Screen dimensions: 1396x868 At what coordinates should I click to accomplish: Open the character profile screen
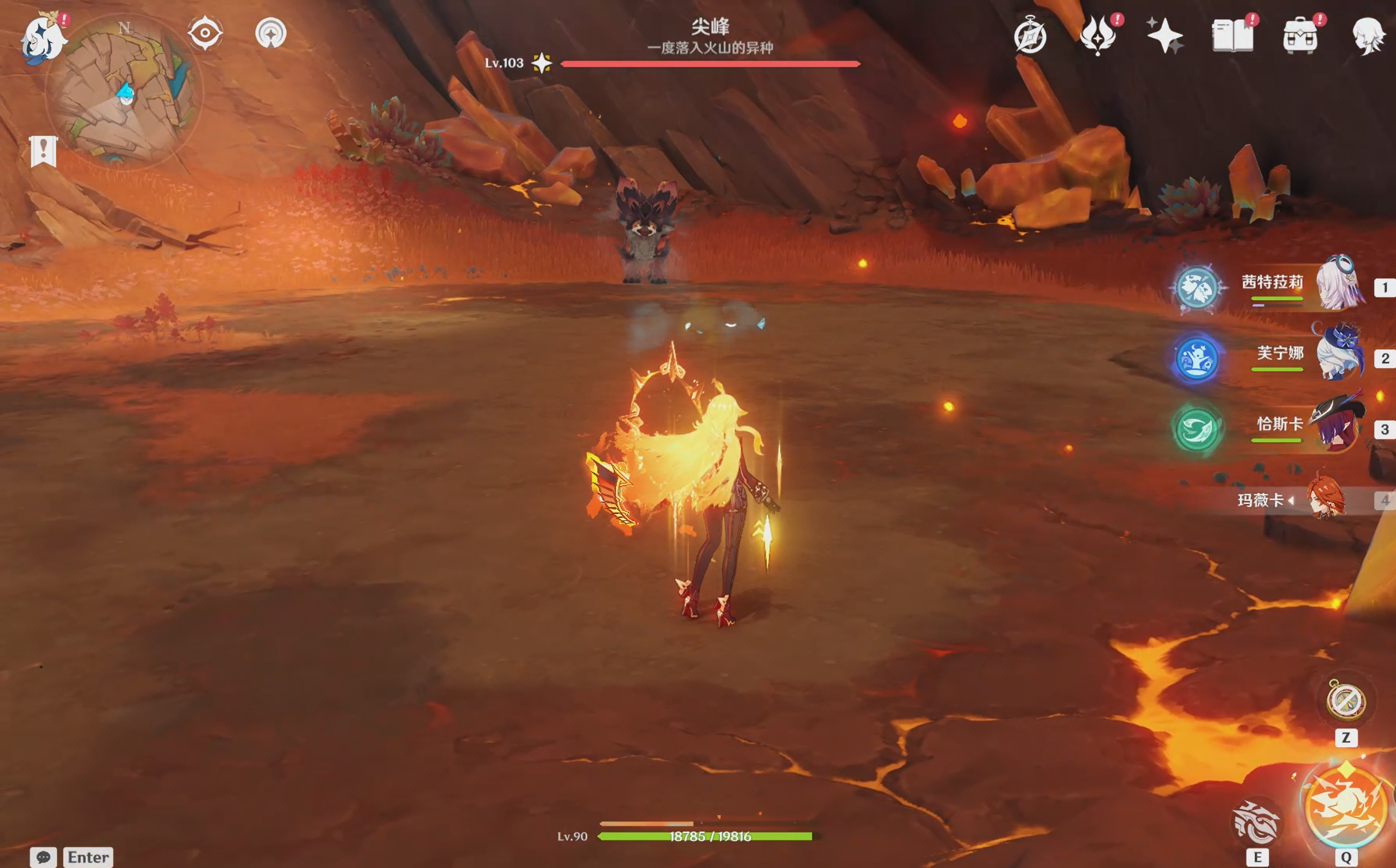(x=1368, y=36)
